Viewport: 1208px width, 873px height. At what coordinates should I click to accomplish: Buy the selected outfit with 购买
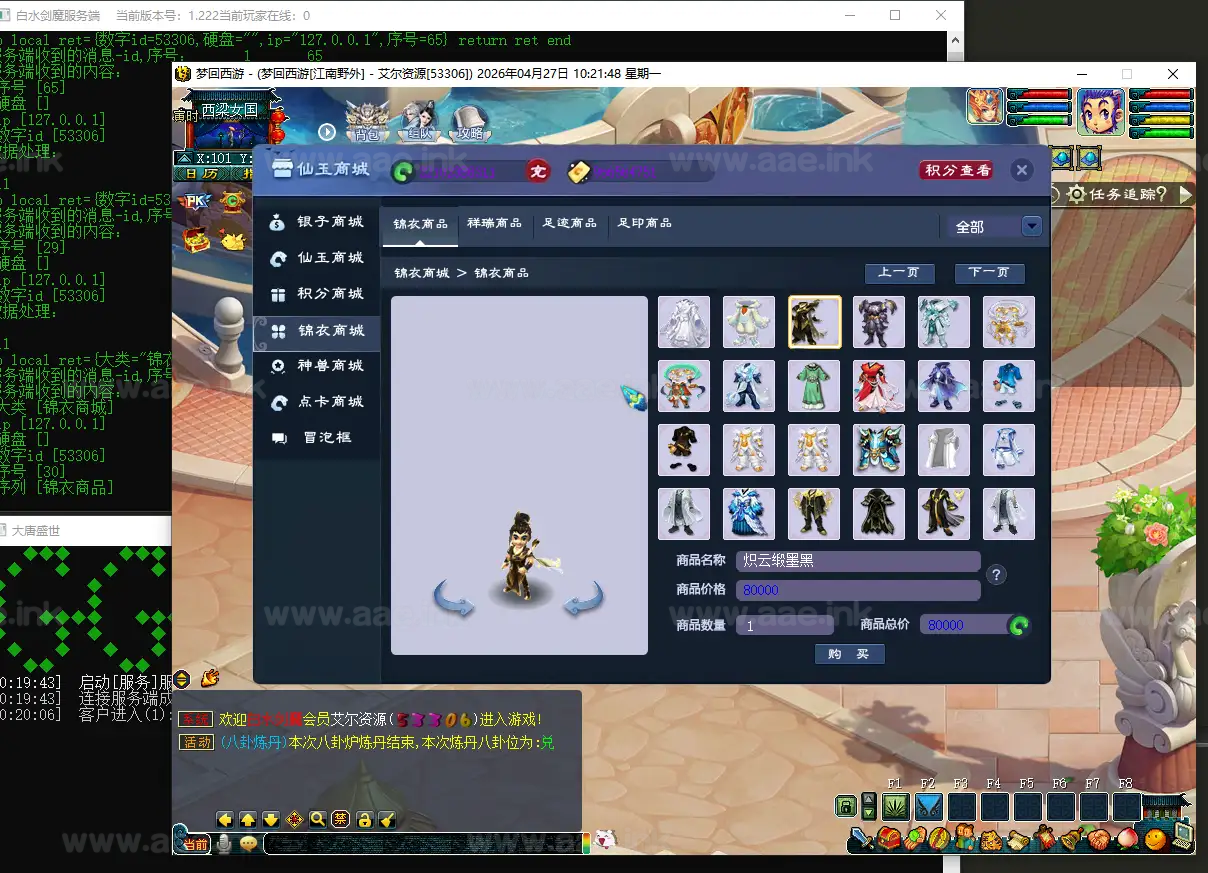(x=849, y=654)
